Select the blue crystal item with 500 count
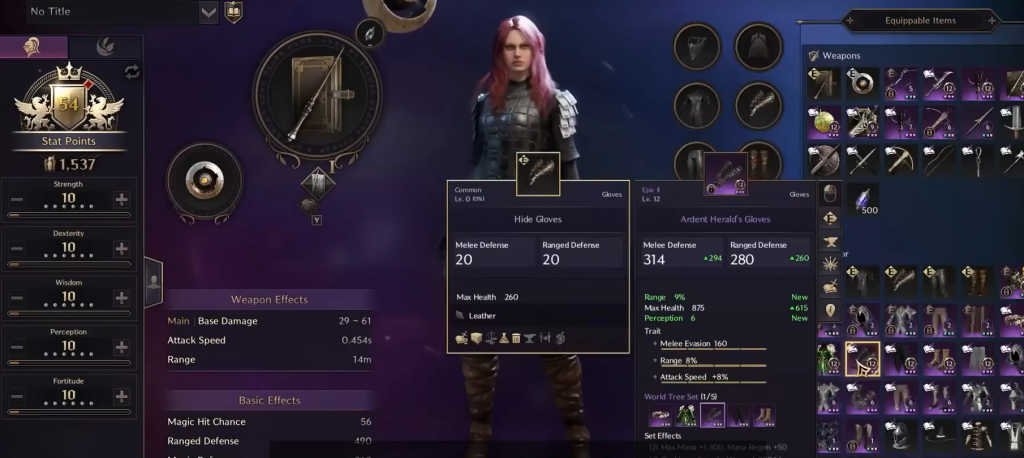 coord(860,199)
